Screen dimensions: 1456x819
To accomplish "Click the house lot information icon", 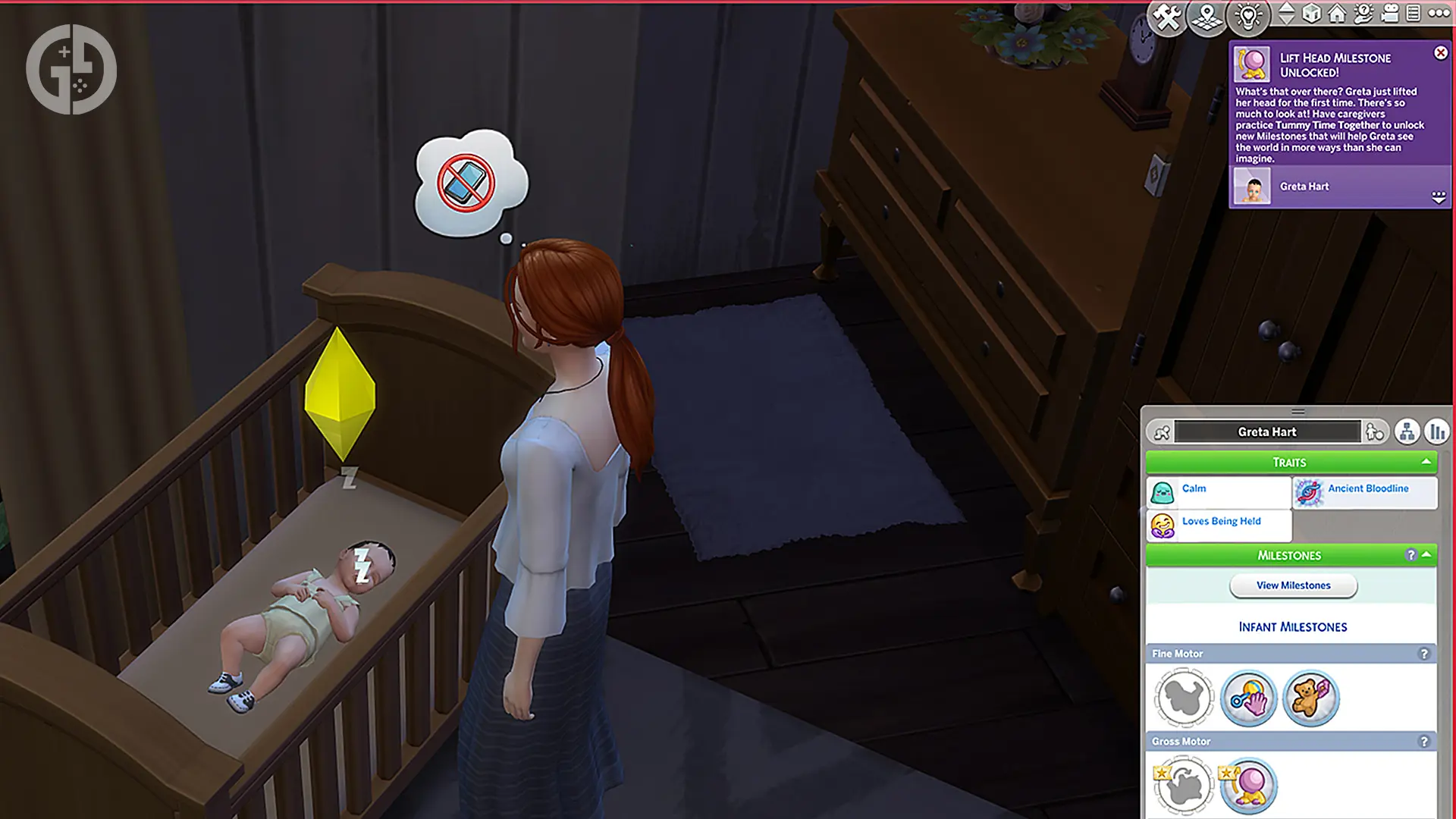I will pos(1338,14).
